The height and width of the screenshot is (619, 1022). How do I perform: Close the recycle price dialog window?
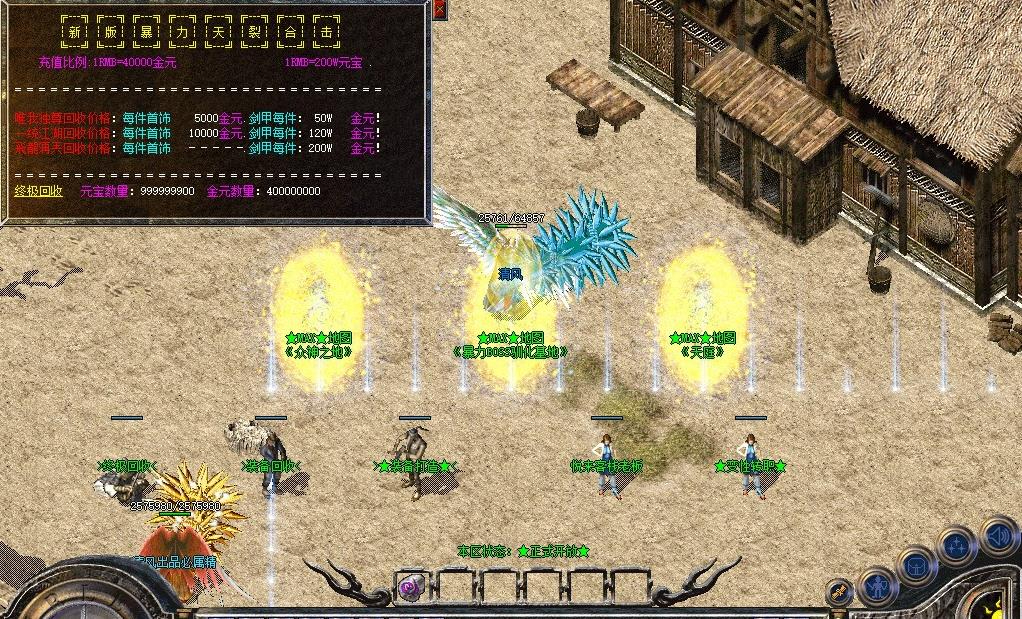[x=440, y=10]
